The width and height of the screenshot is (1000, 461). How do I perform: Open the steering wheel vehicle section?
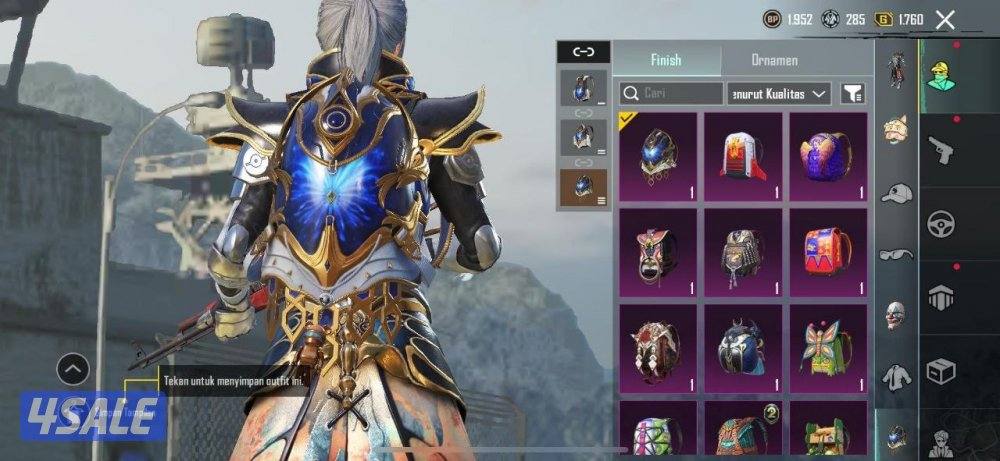click(941, 223)
